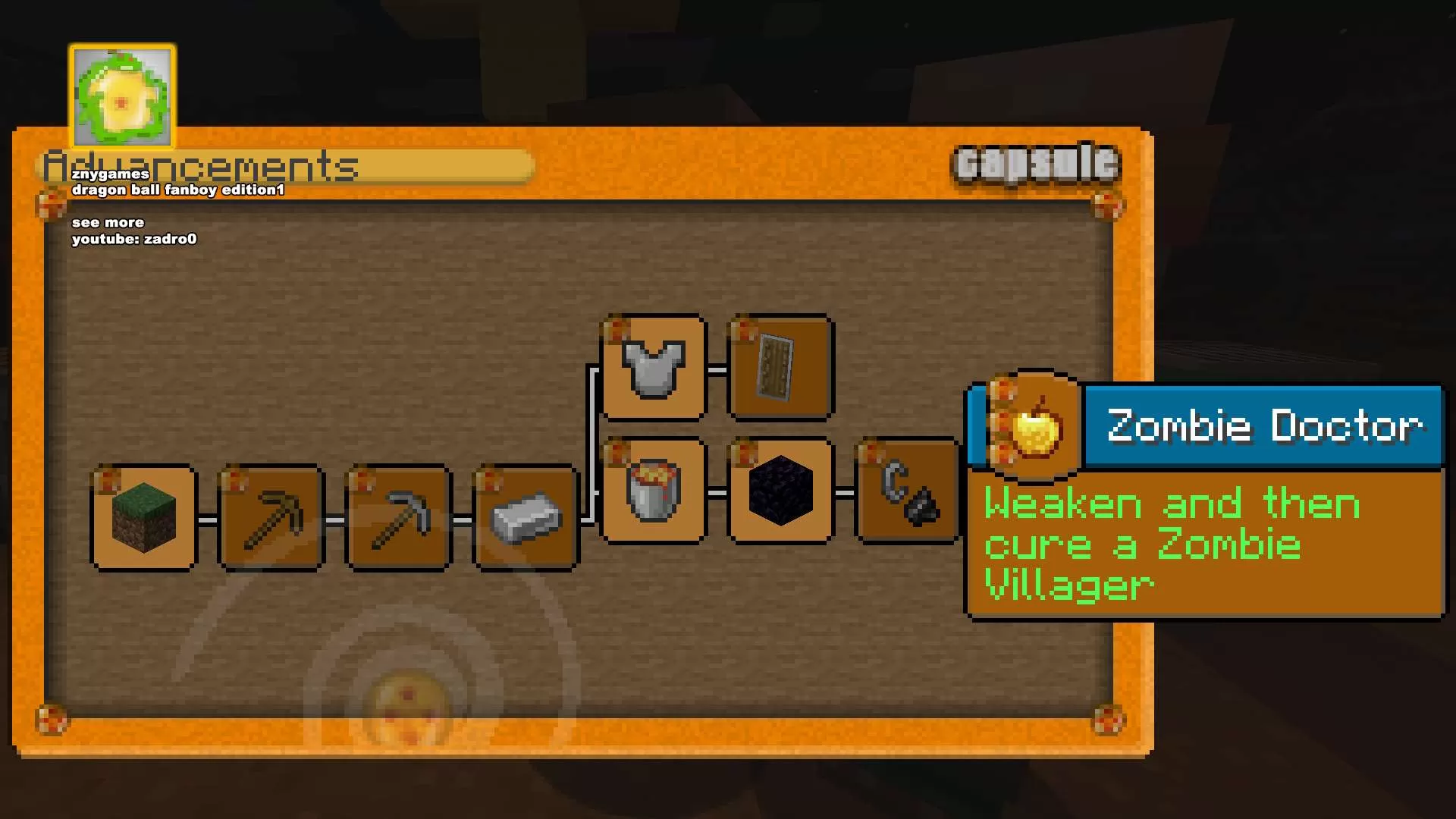The image size is (1456, 819).
Task: Click the youtube: zadro0 link
Action: tap(133, 238)
